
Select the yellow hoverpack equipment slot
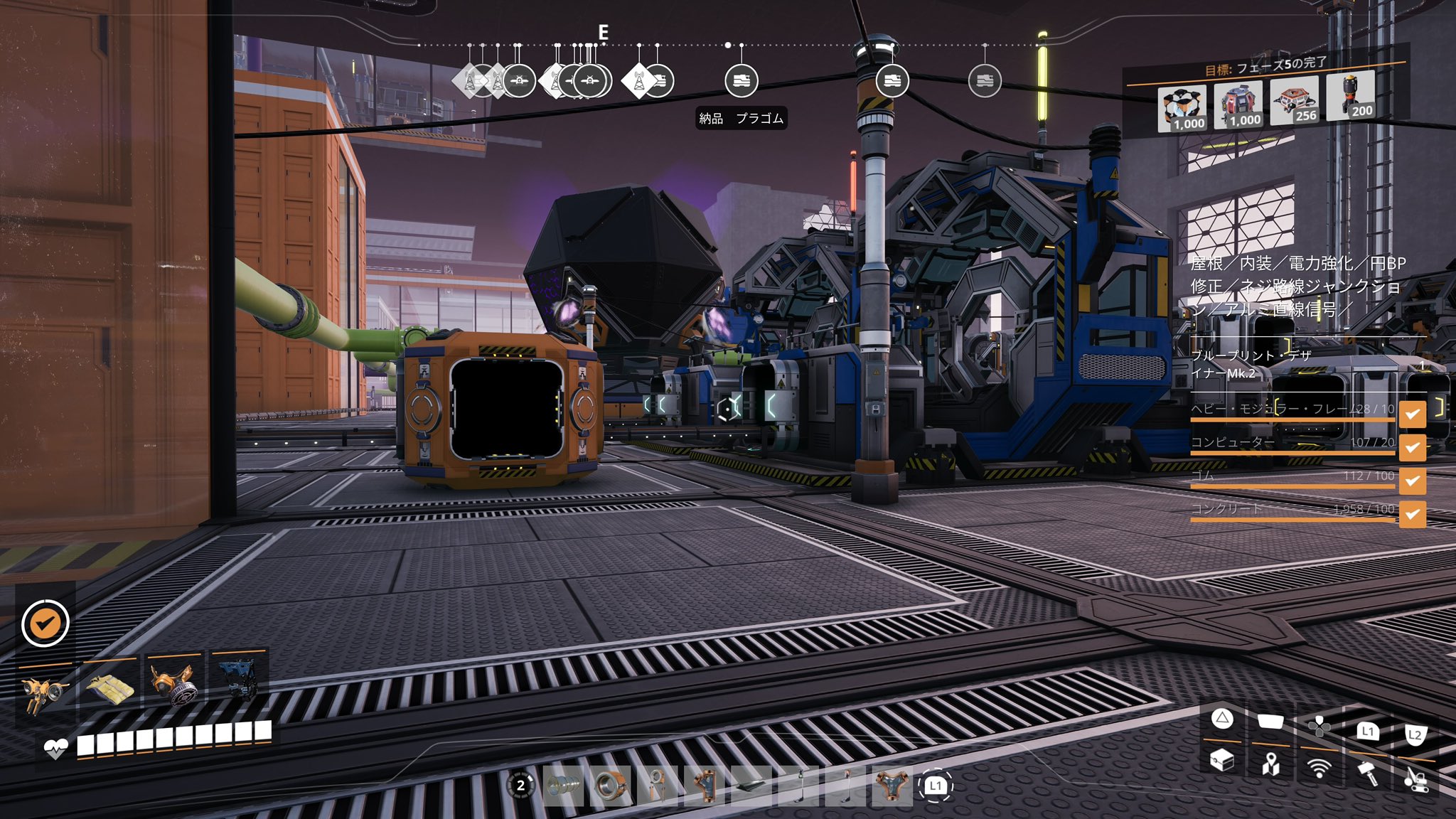pyautogui.click(x=44, y=691)
